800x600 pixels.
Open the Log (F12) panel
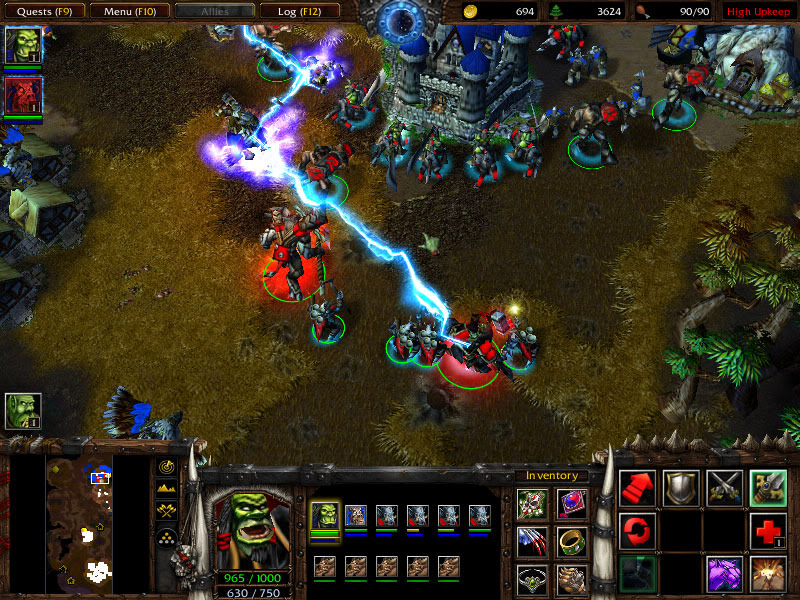(300, 11)
